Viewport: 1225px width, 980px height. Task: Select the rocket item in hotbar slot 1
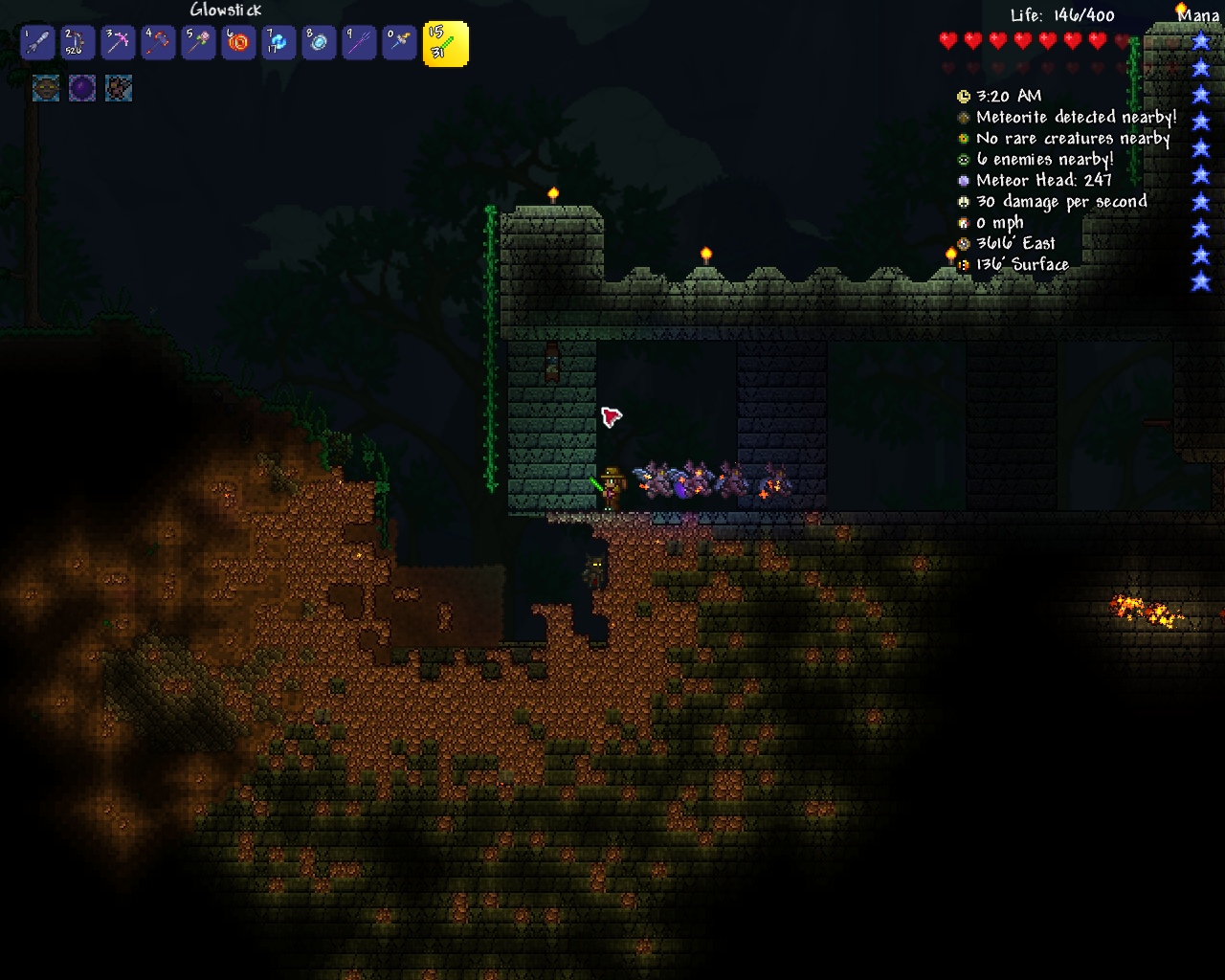(x=37, y=43)
